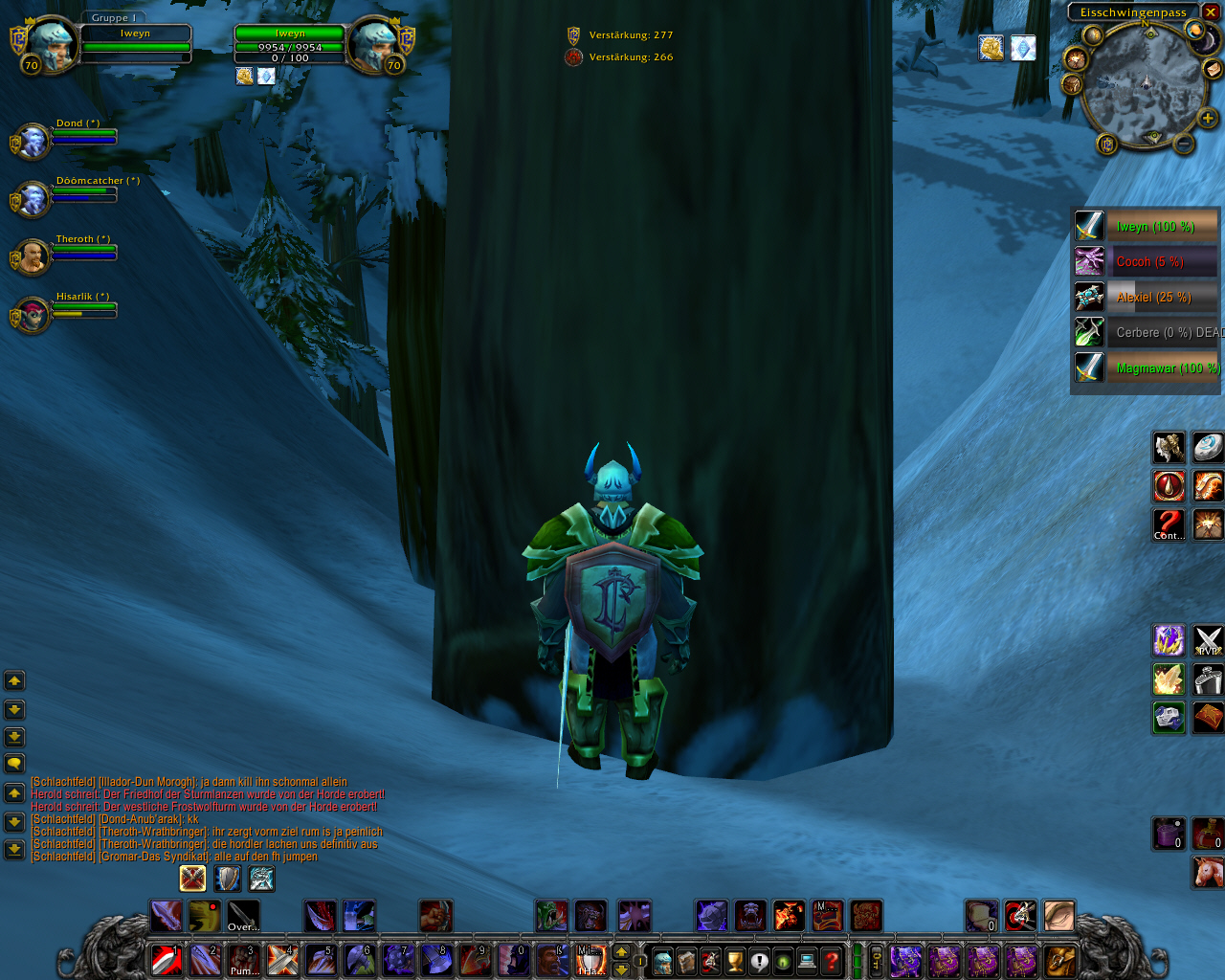Click the Iweyn player portrait
Screen dimensions: 1225x980
coord(52,44)
